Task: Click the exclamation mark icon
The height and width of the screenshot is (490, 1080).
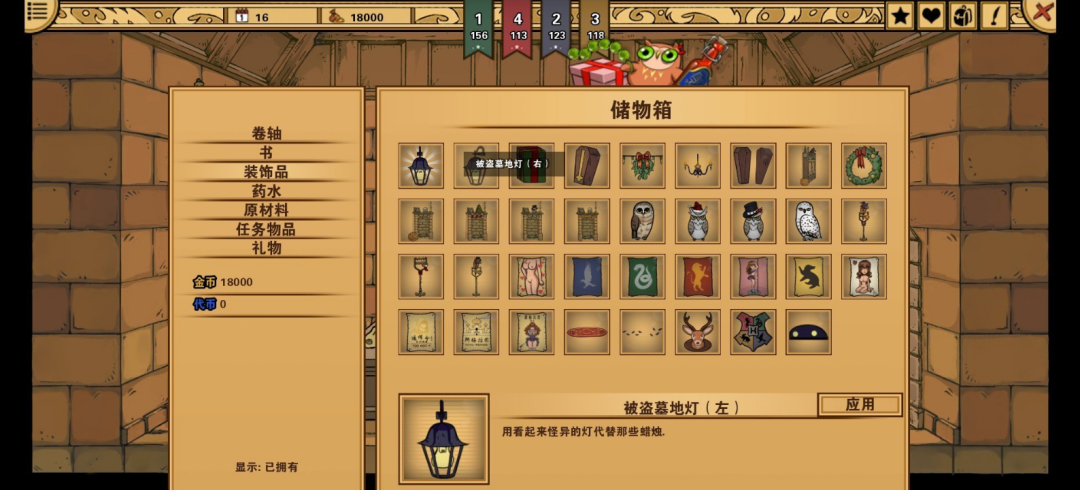Action: coord(995,15)
